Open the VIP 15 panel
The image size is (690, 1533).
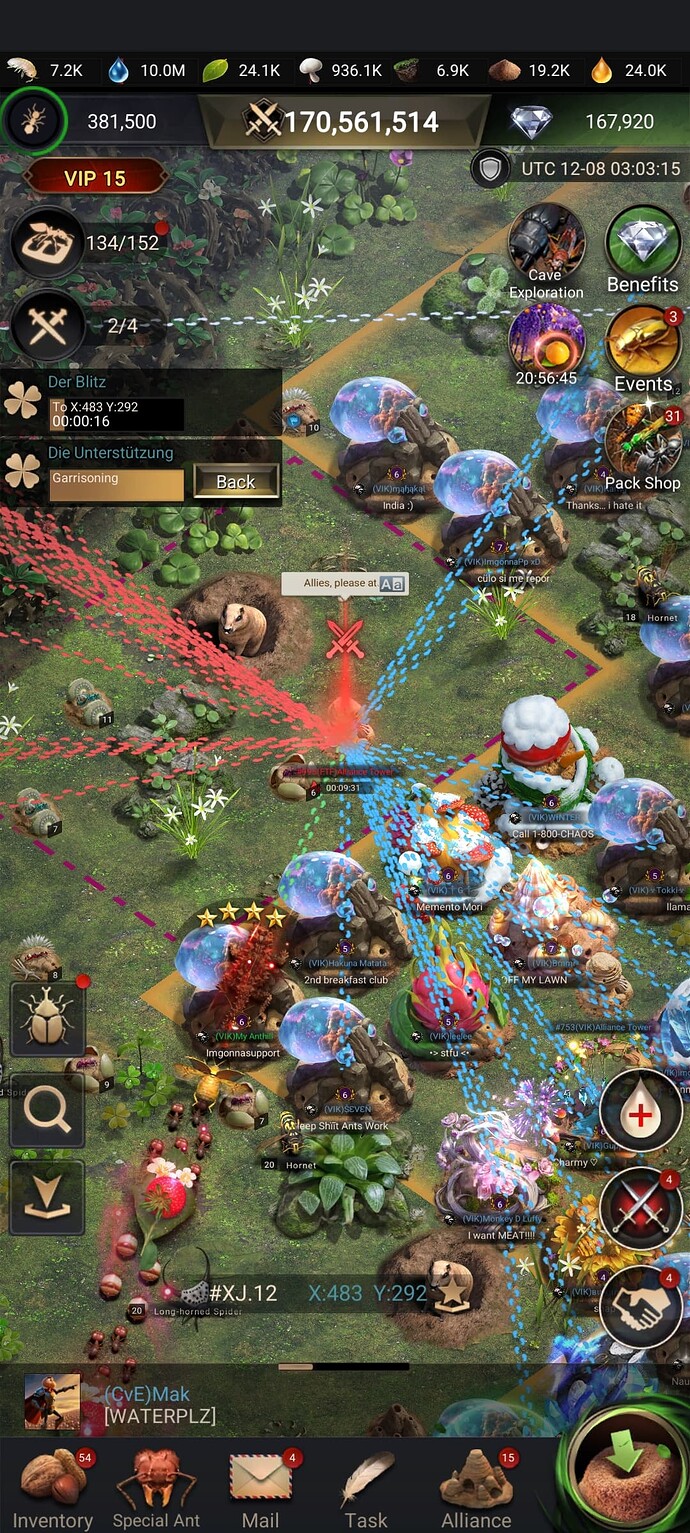click(95, 178)
